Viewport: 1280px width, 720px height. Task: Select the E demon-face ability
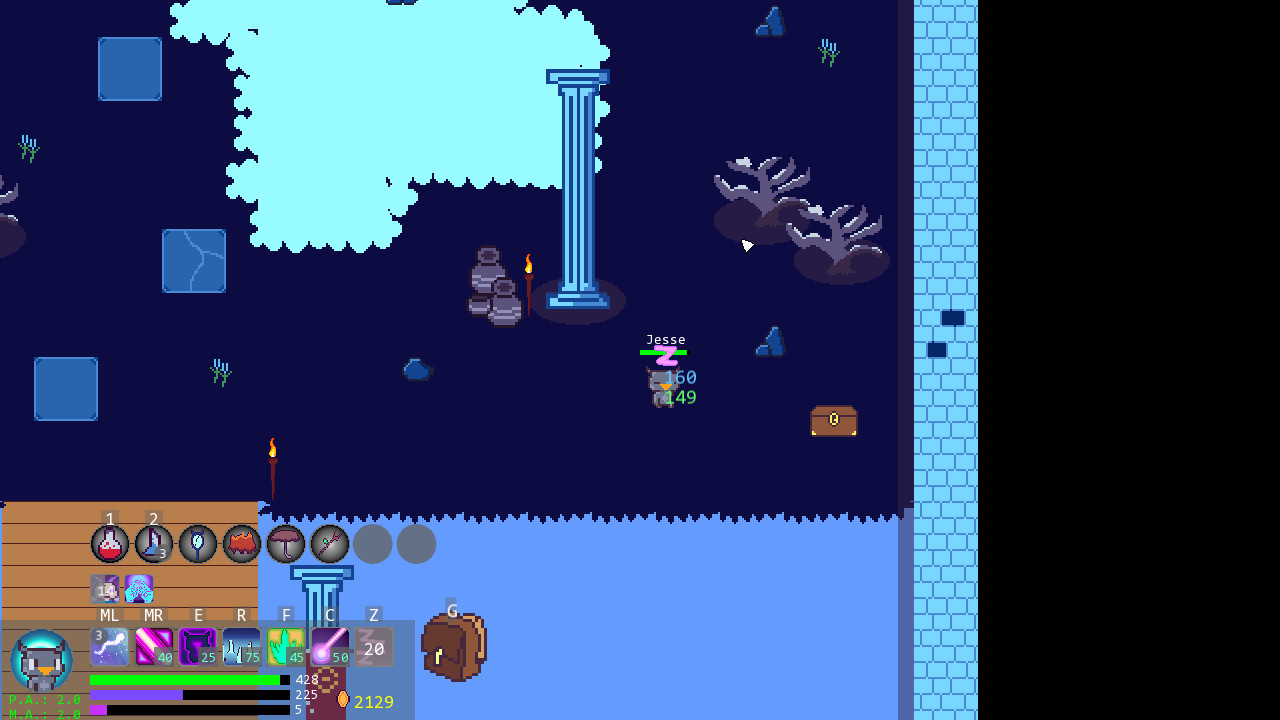[198, 648]
